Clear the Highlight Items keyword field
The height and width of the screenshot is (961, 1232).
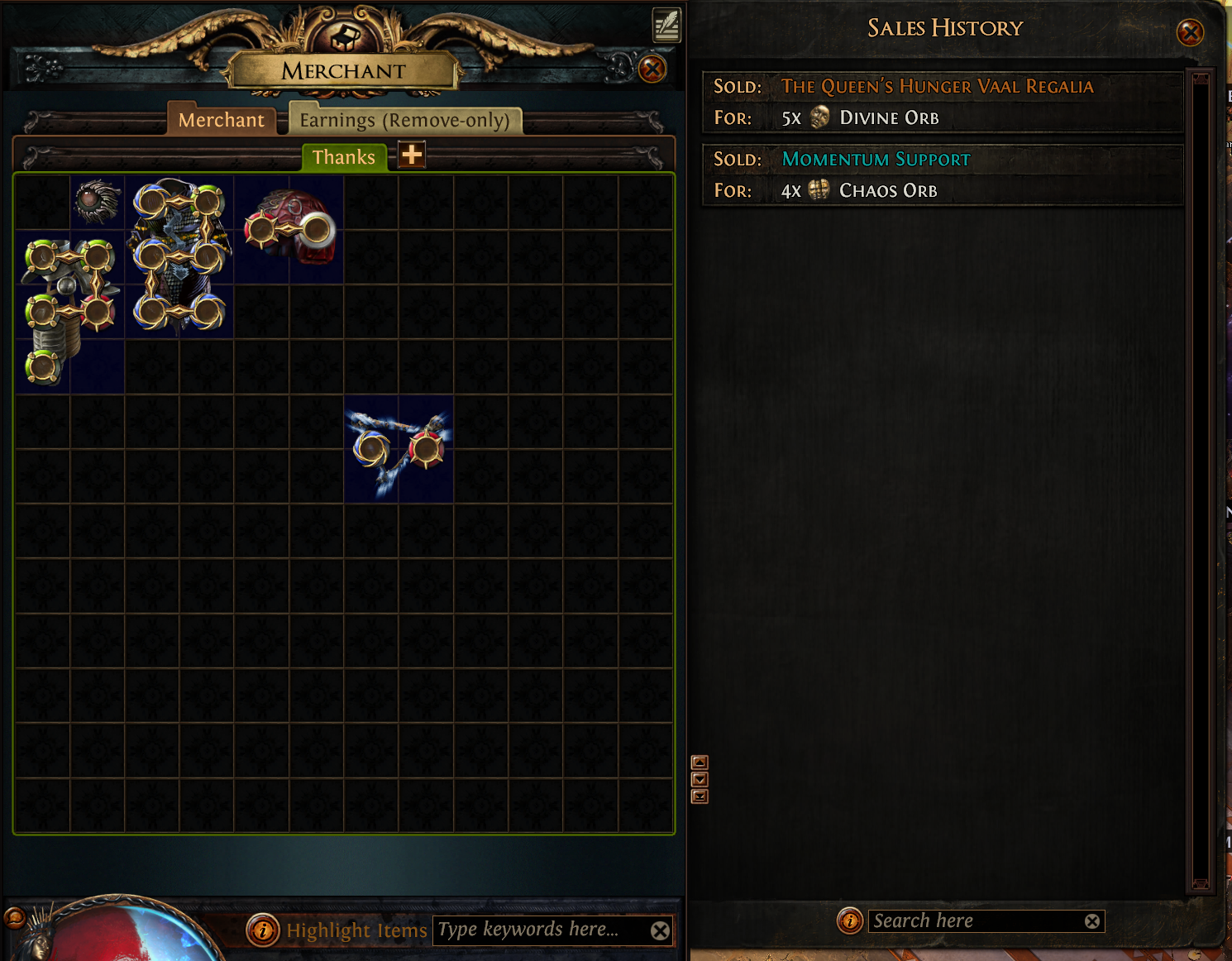(x=660, y=931)
